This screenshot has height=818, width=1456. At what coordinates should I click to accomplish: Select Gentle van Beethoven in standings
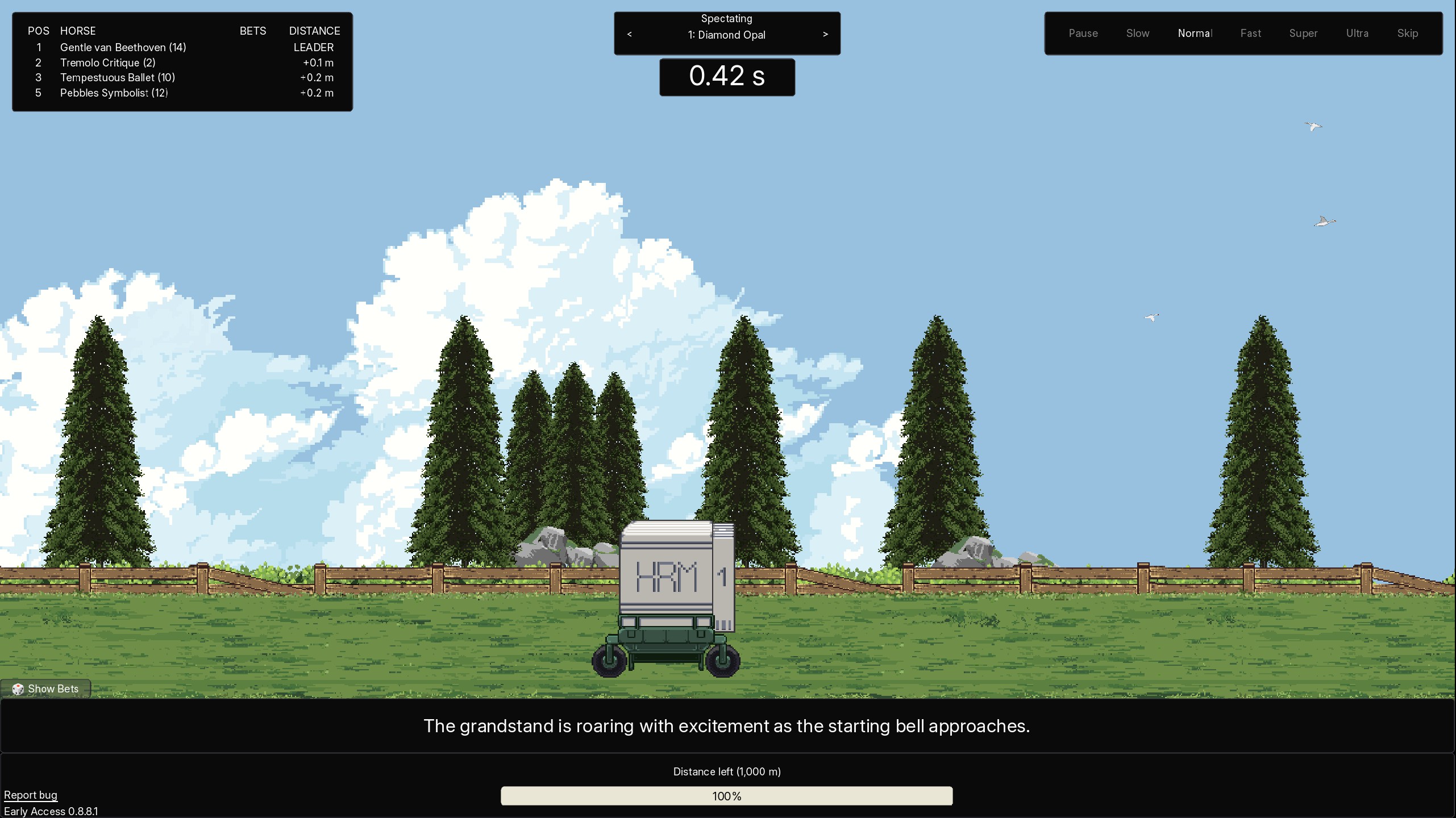pyautogui.click(x=123, y=48)
